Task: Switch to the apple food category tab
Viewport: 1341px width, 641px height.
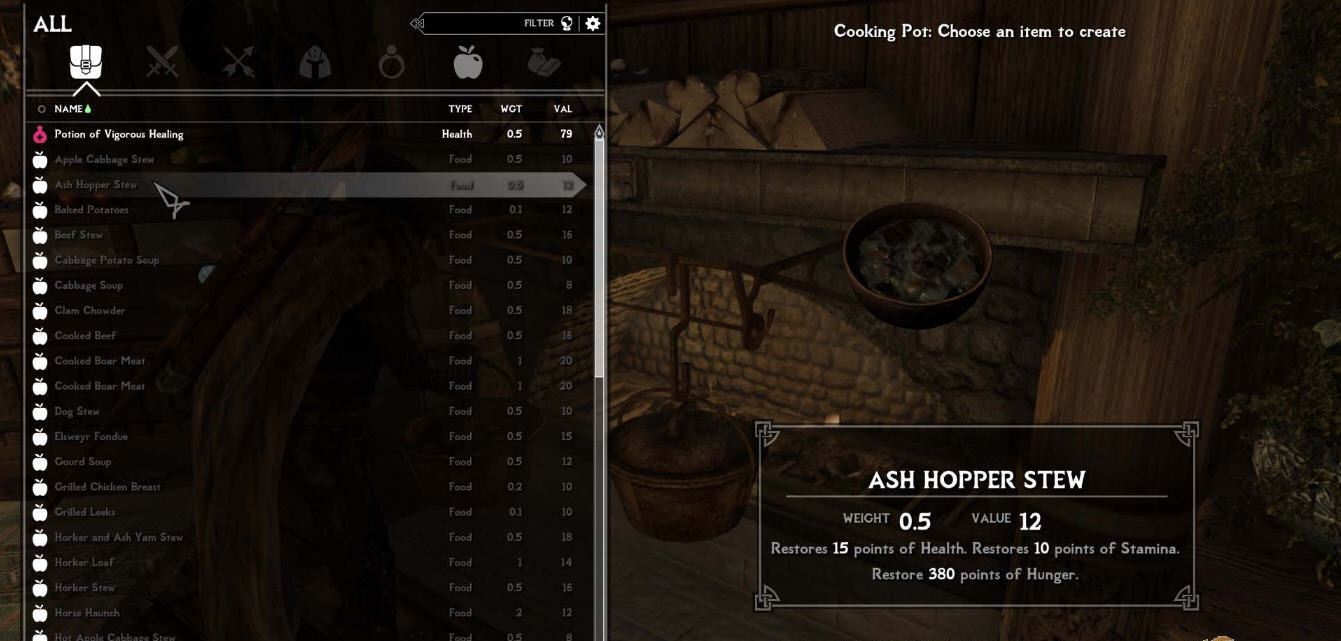Action: (467, 63)
